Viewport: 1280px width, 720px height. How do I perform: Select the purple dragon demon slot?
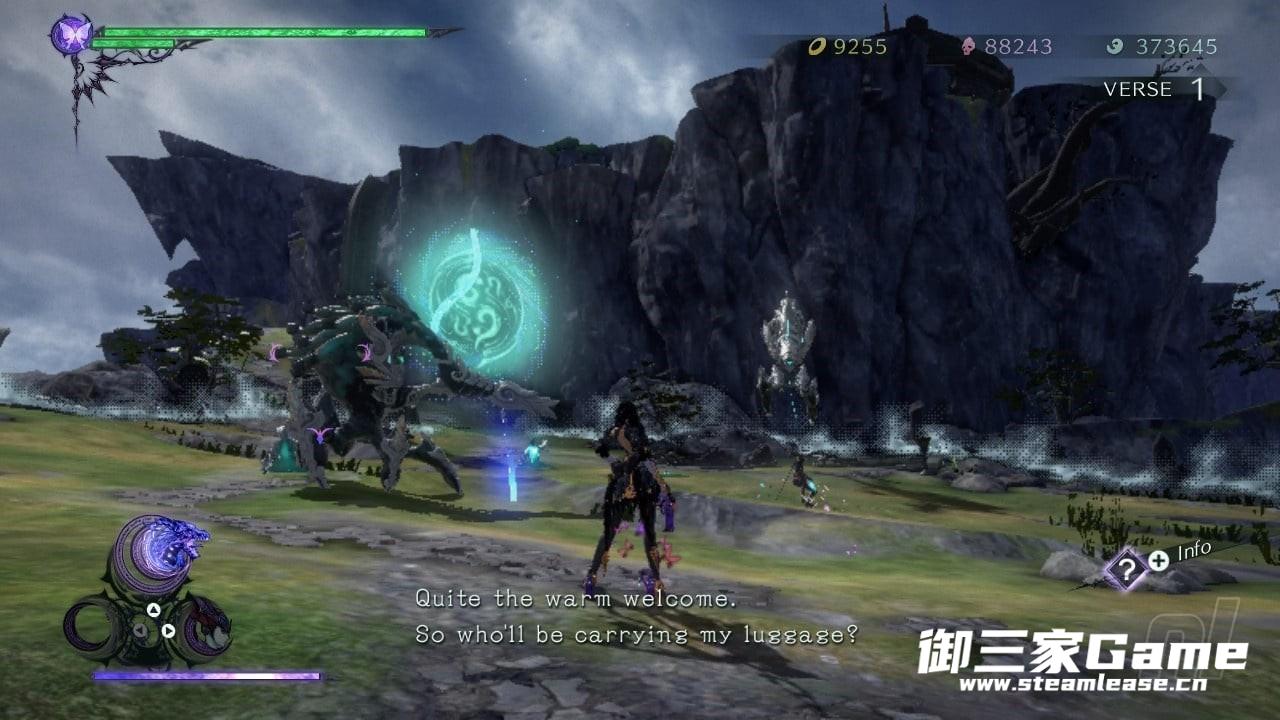[162, 554]
